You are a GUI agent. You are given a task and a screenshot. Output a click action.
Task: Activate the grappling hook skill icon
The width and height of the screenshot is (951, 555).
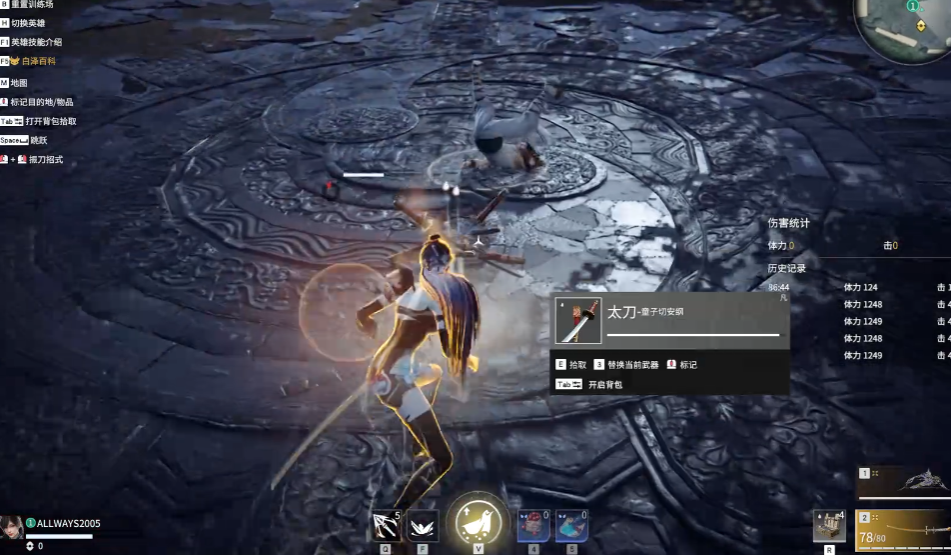coord(386,525)
